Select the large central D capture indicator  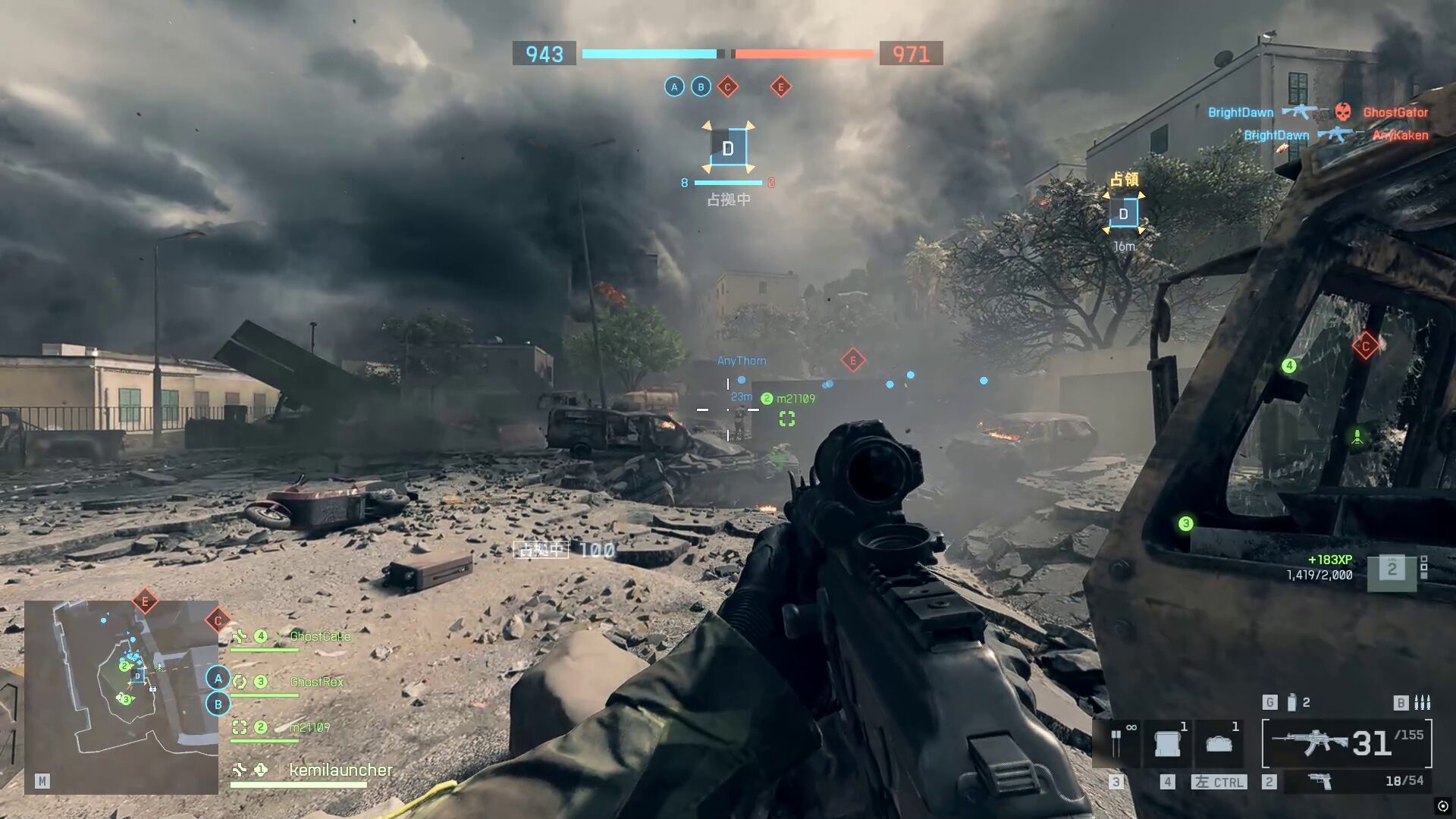tap(728, 149)
